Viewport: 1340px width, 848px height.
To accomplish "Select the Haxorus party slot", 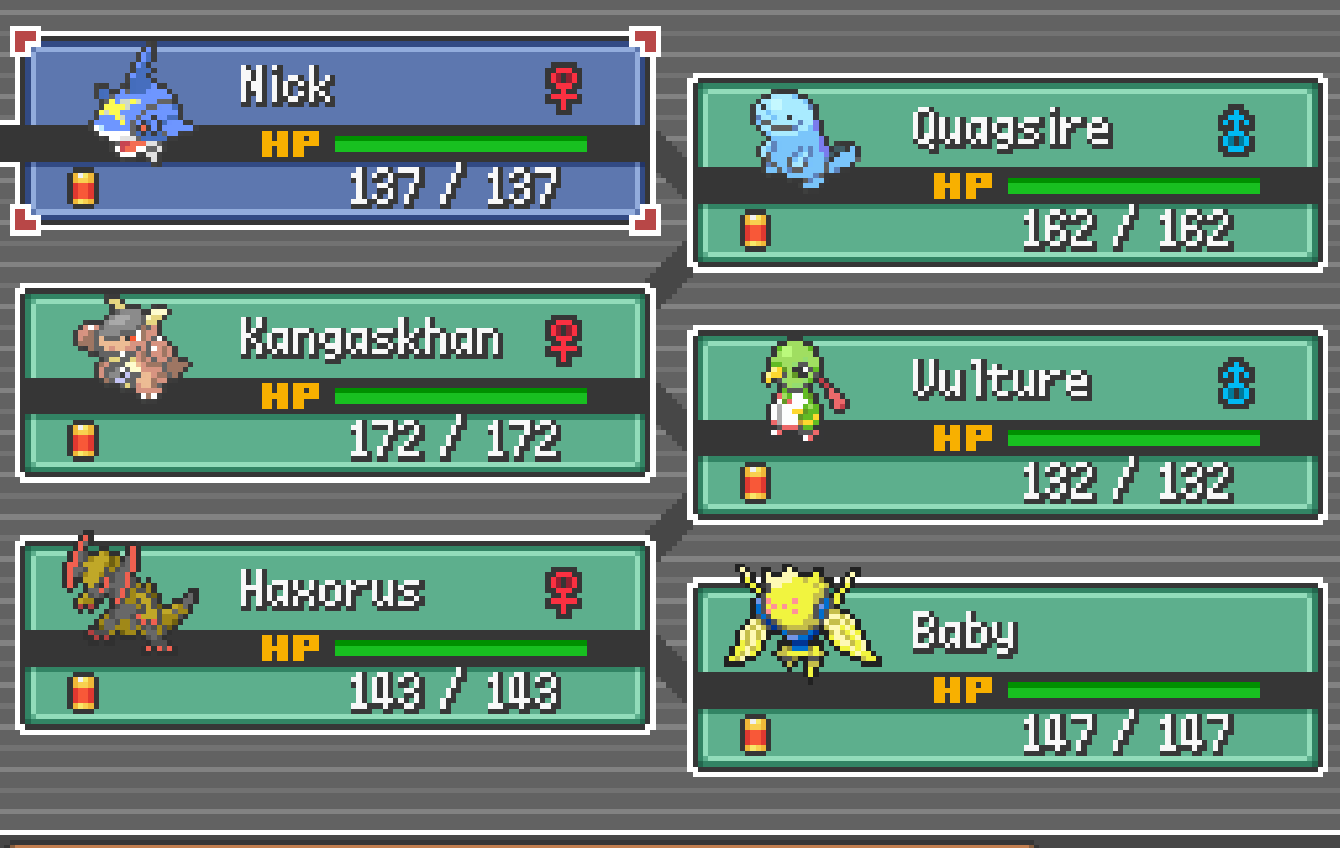I will pos(335,635).
